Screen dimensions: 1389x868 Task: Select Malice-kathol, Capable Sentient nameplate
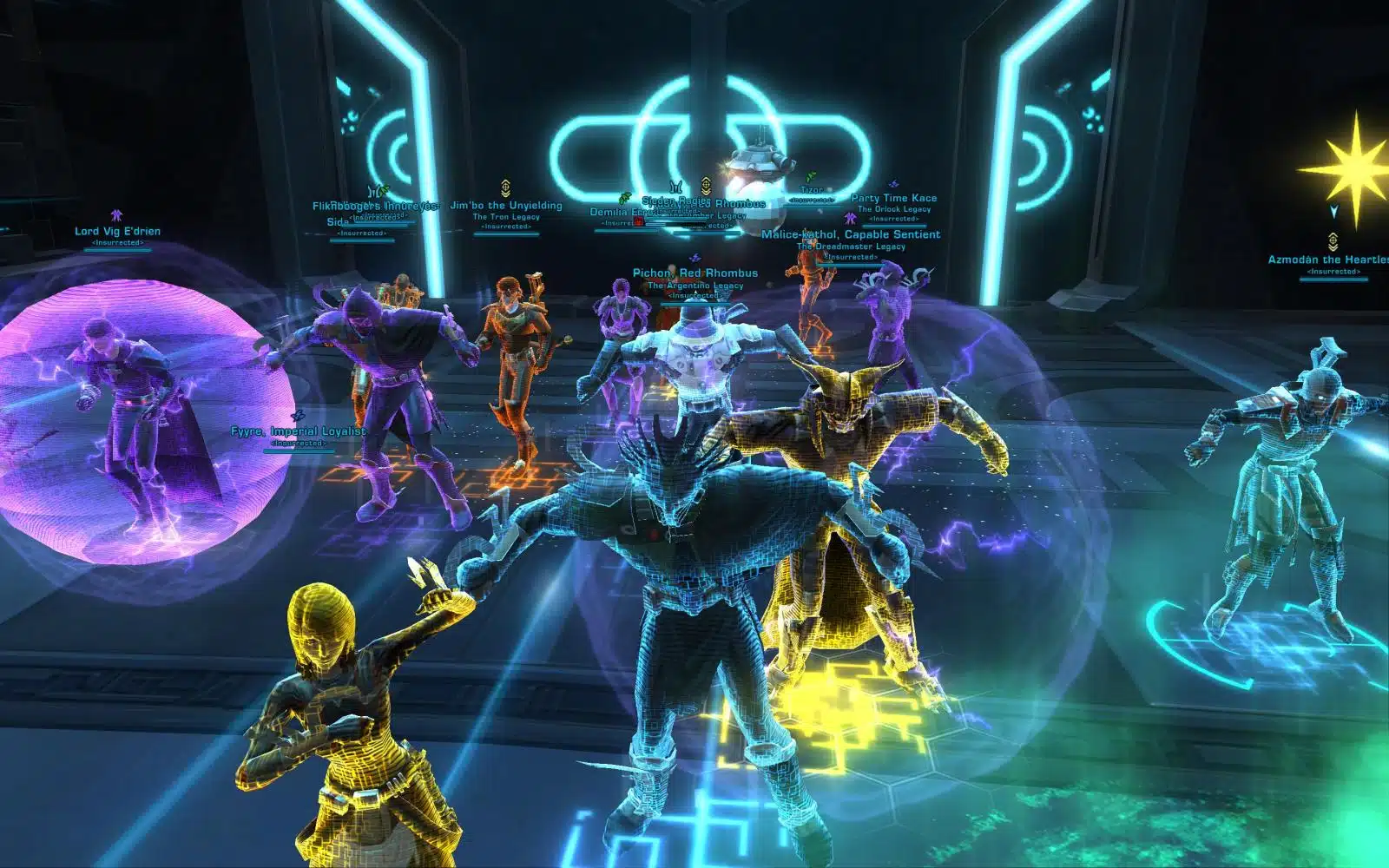pyautogui.click(x=851, y=234)
